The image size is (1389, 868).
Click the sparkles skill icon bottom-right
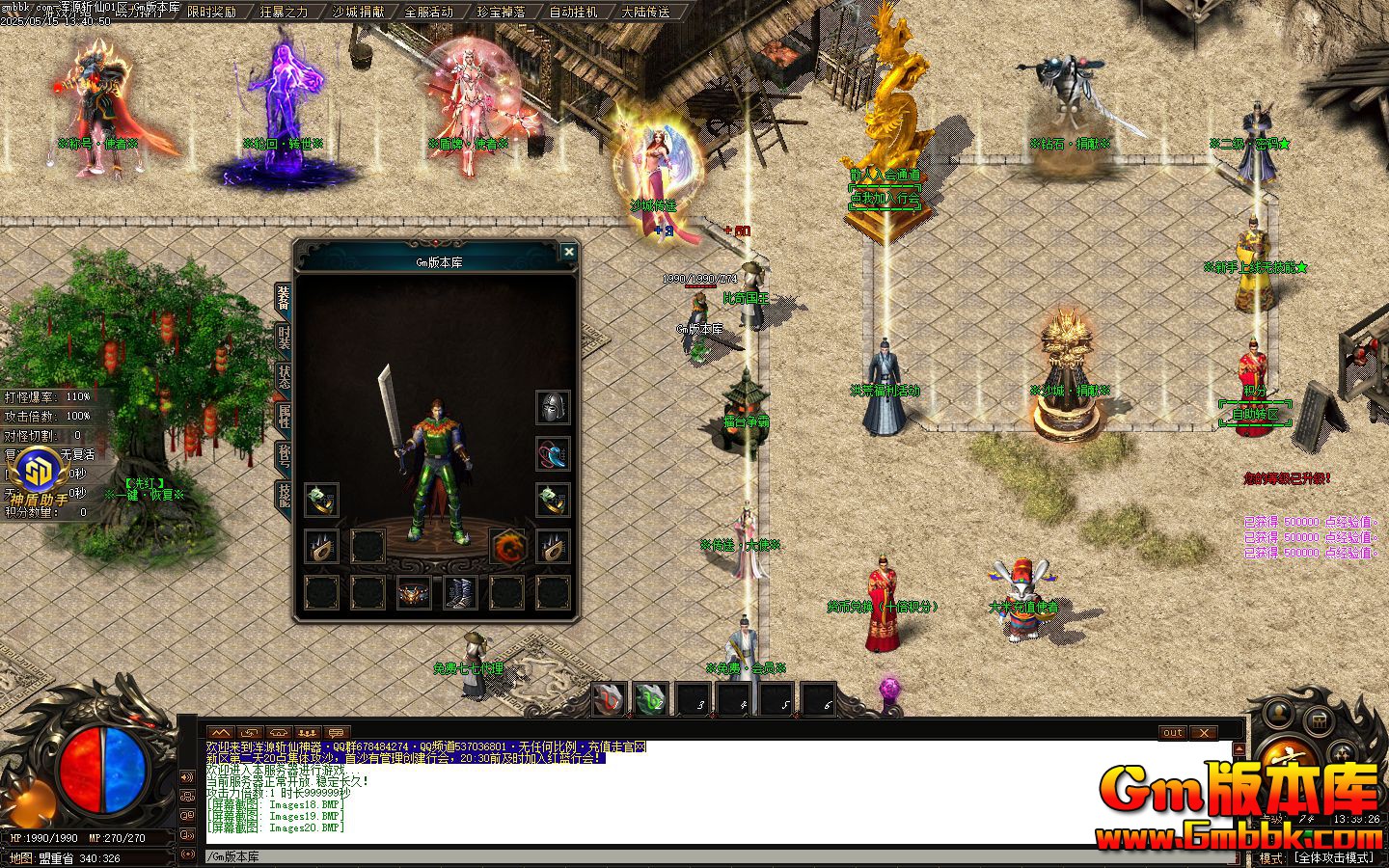click(1341, 751)
